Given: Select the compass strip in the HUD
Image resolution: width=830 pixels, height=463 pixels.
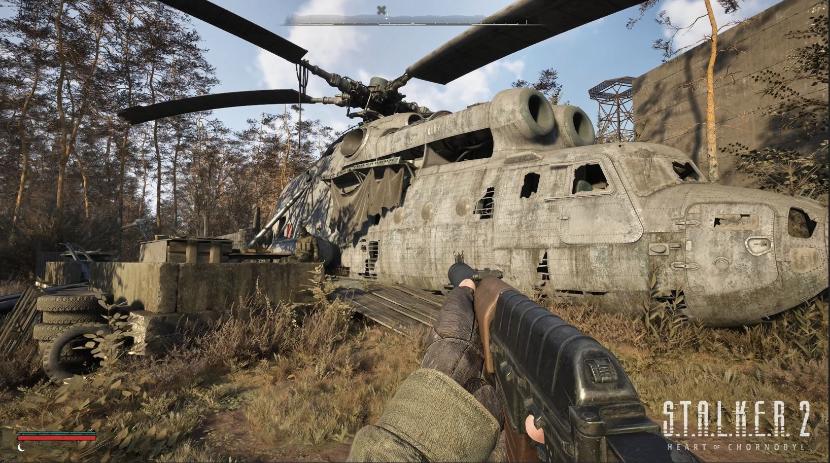Looking at the screenshot, I should [x=415, y=20].
